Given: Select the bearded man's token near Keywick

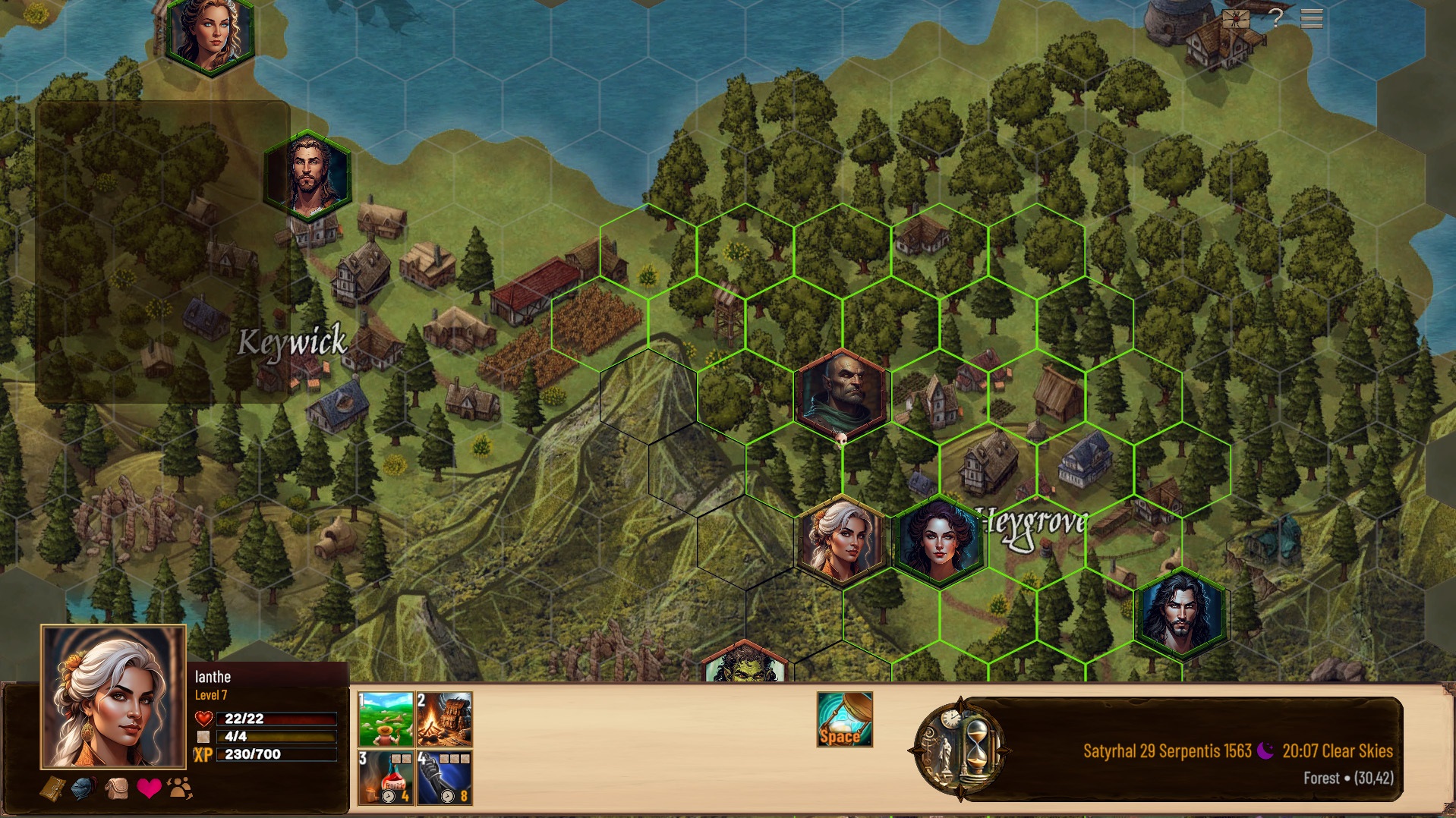Looking at the screenshot, I should point(307,176).
